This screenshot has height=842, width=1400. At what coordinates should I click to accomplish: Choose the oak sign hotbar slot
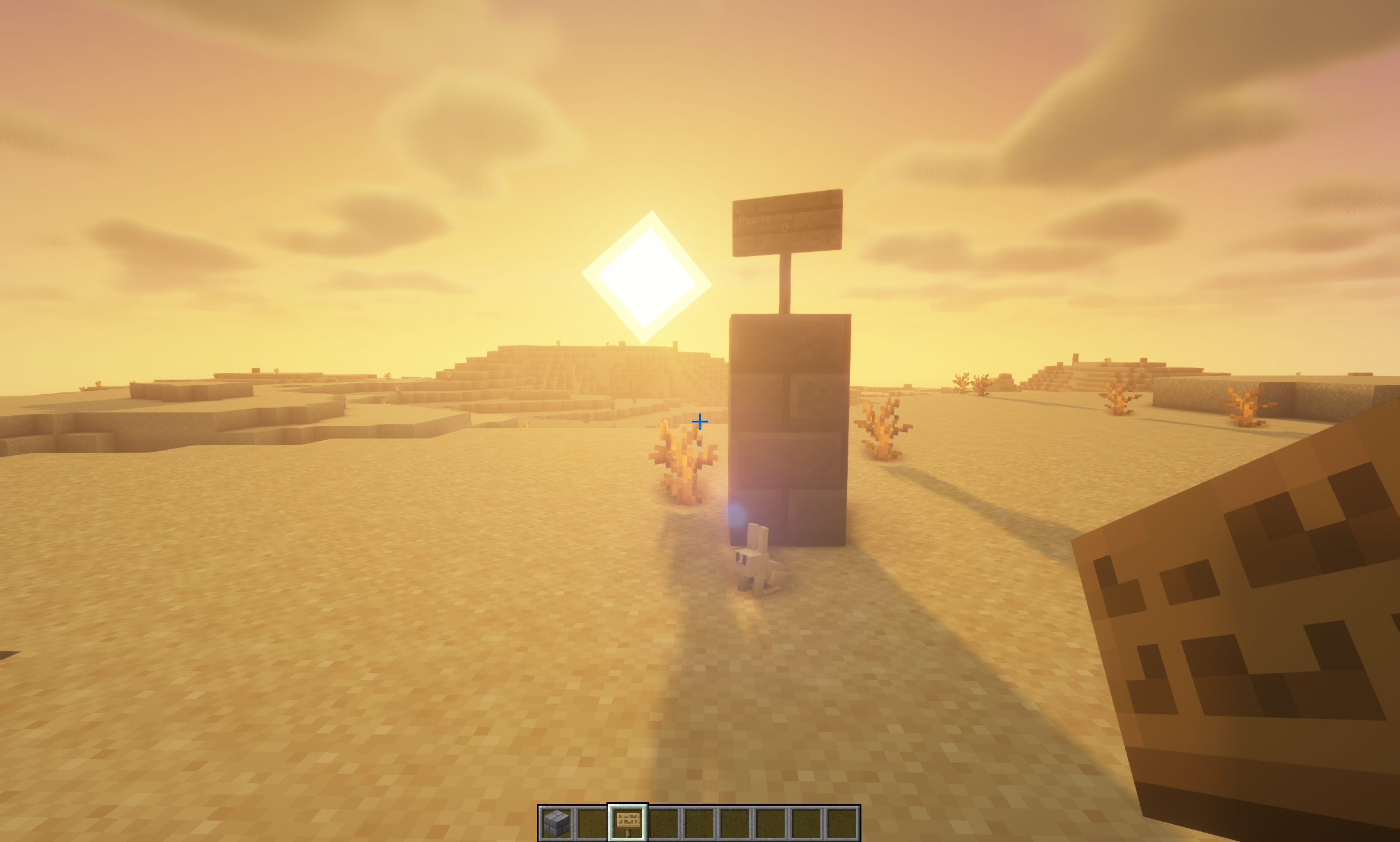(628, 823)
